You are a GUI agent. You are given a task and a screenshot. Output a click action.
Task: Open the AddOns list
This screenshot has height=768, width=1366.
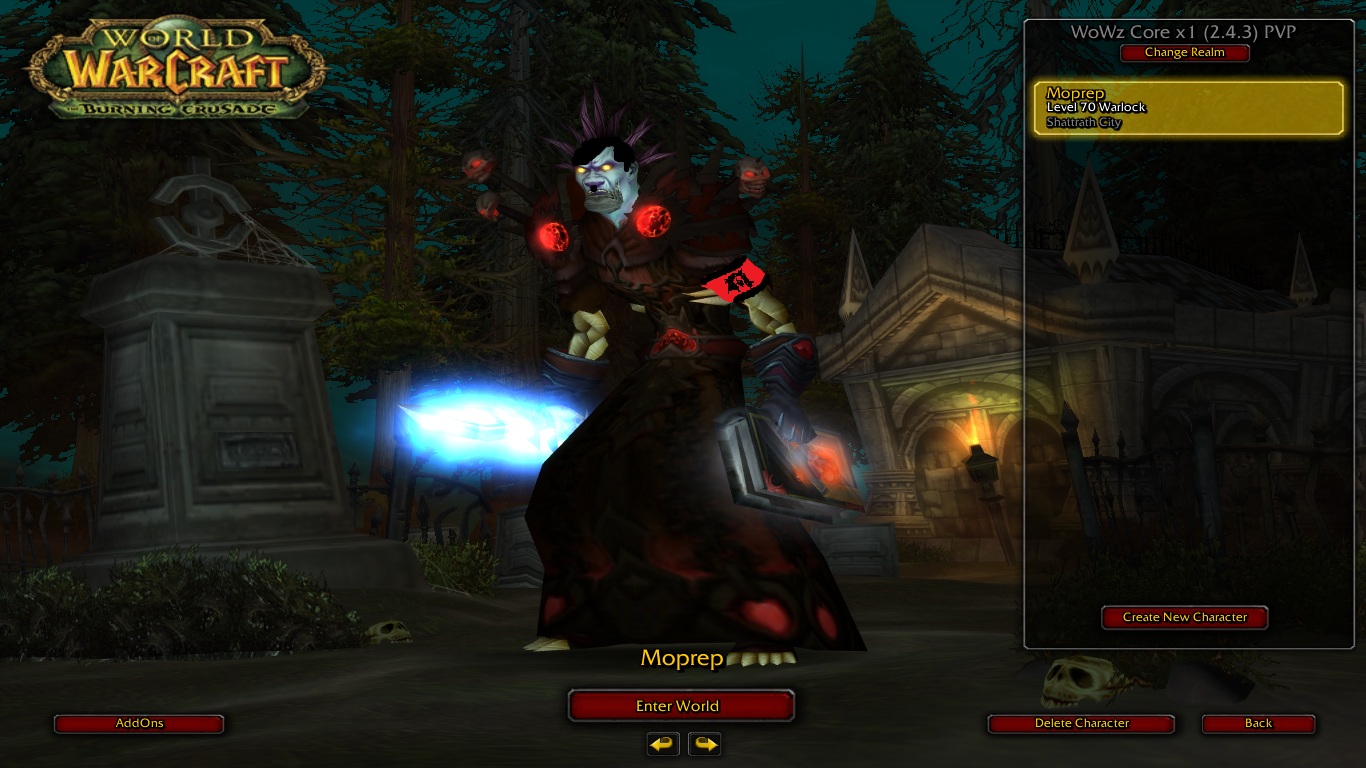point(139,723)
